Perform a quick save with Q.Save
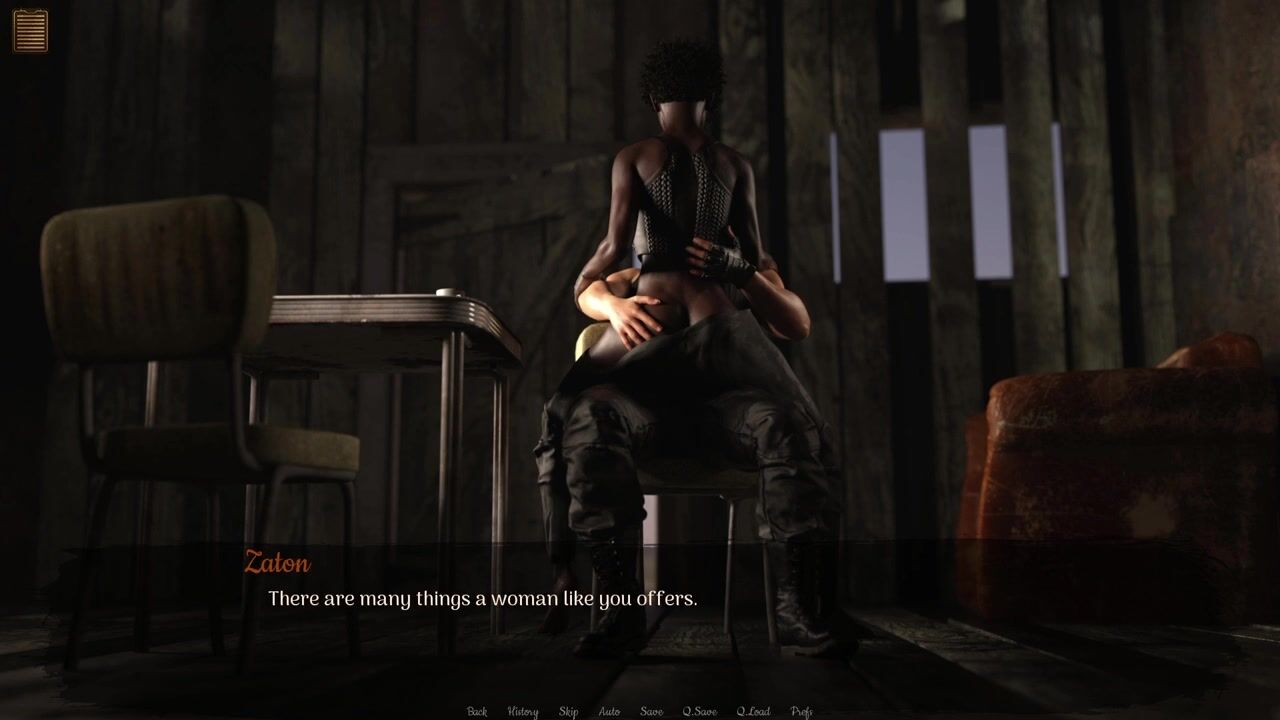This screenshot has width=1280, height=720. tap(699, 711)
